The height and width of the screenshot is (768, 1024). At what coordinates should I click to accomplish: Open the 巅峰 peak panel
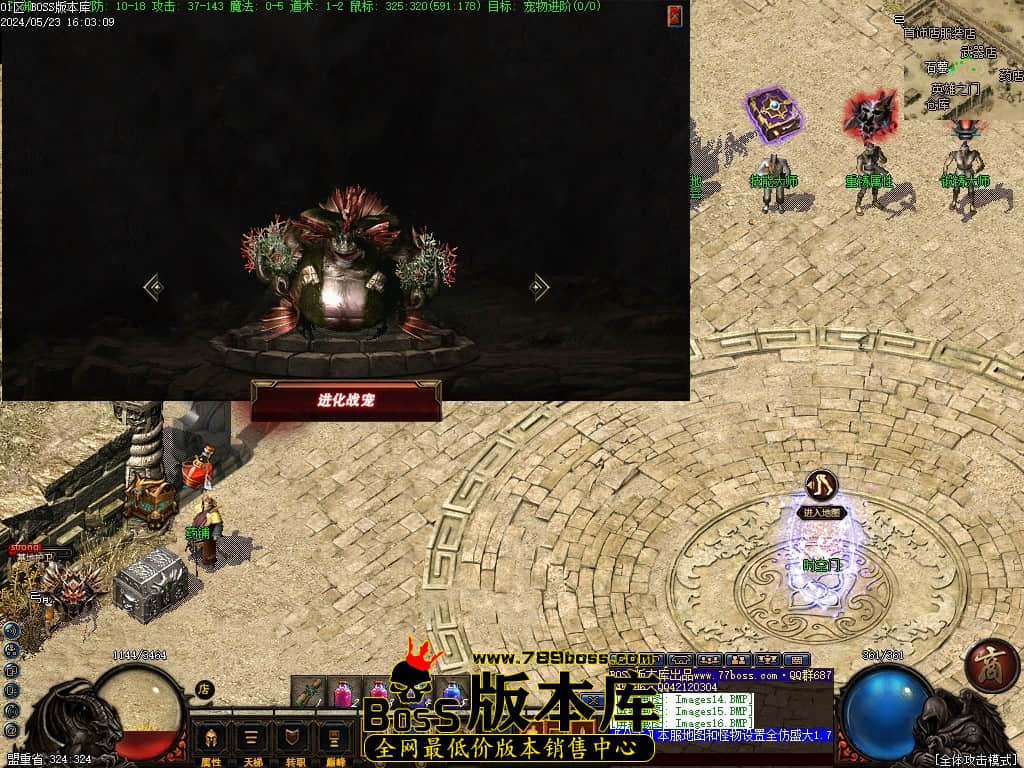[x=335, y=742]
